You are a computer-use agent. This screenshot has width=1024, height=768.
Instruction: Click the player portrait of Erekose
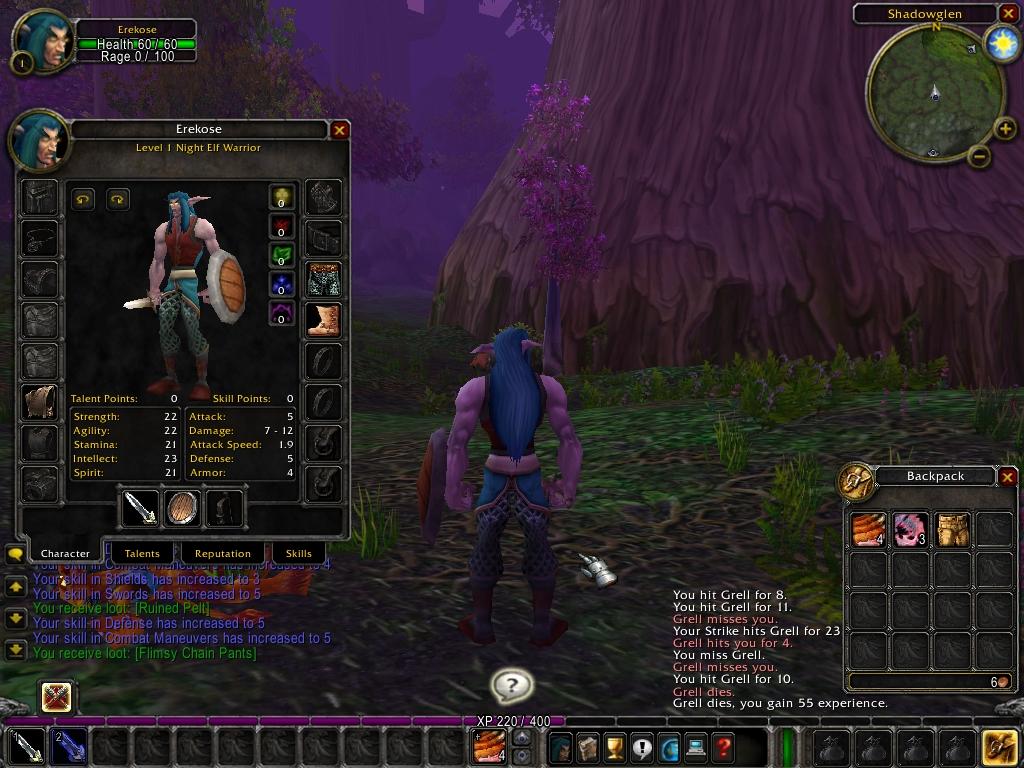coord(42,40)
